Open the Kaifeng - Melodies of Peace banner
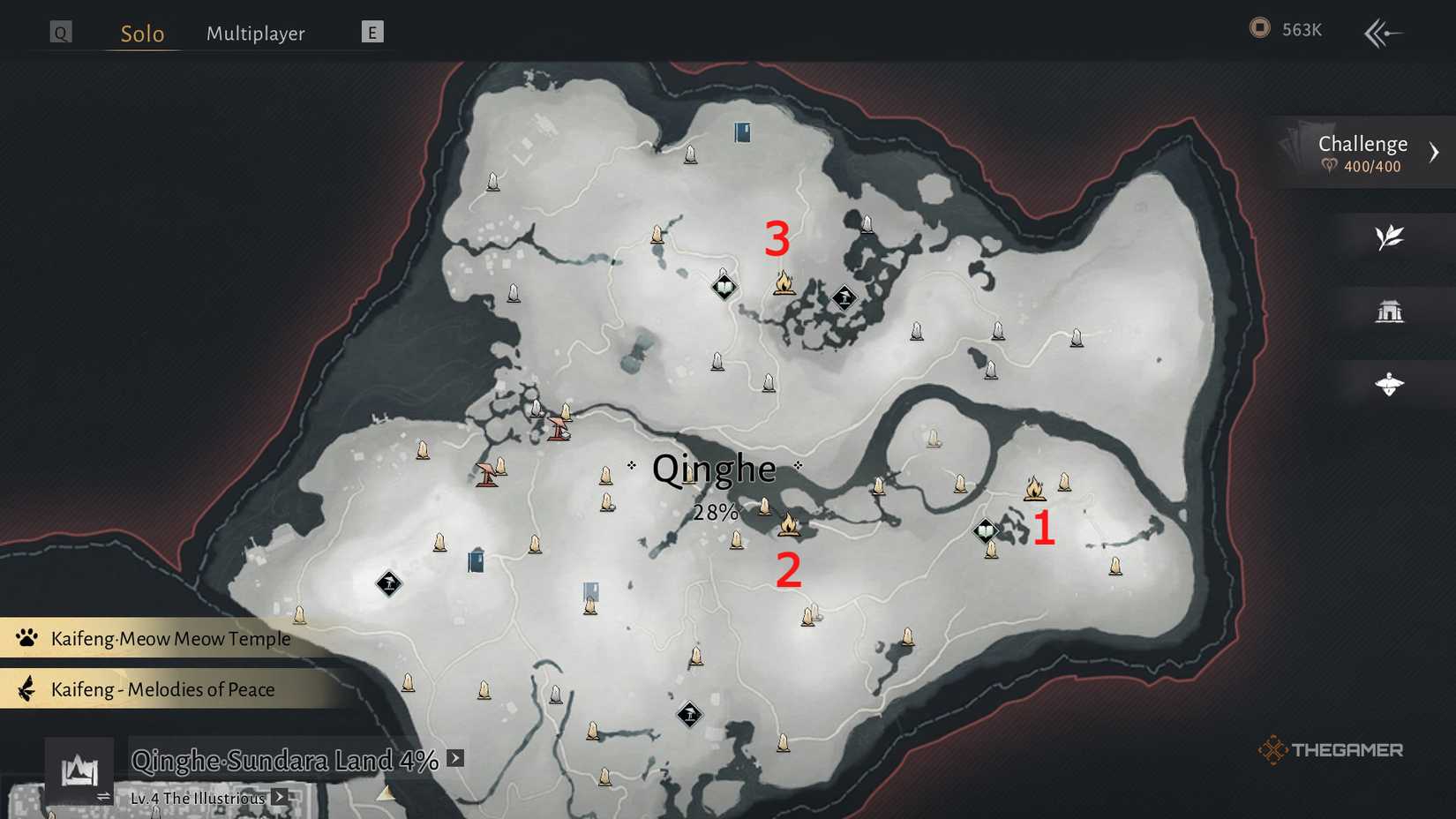Image resolution: width=1456 pixels, height=819 pixels. pyautogui.click(x=163, y=689)
